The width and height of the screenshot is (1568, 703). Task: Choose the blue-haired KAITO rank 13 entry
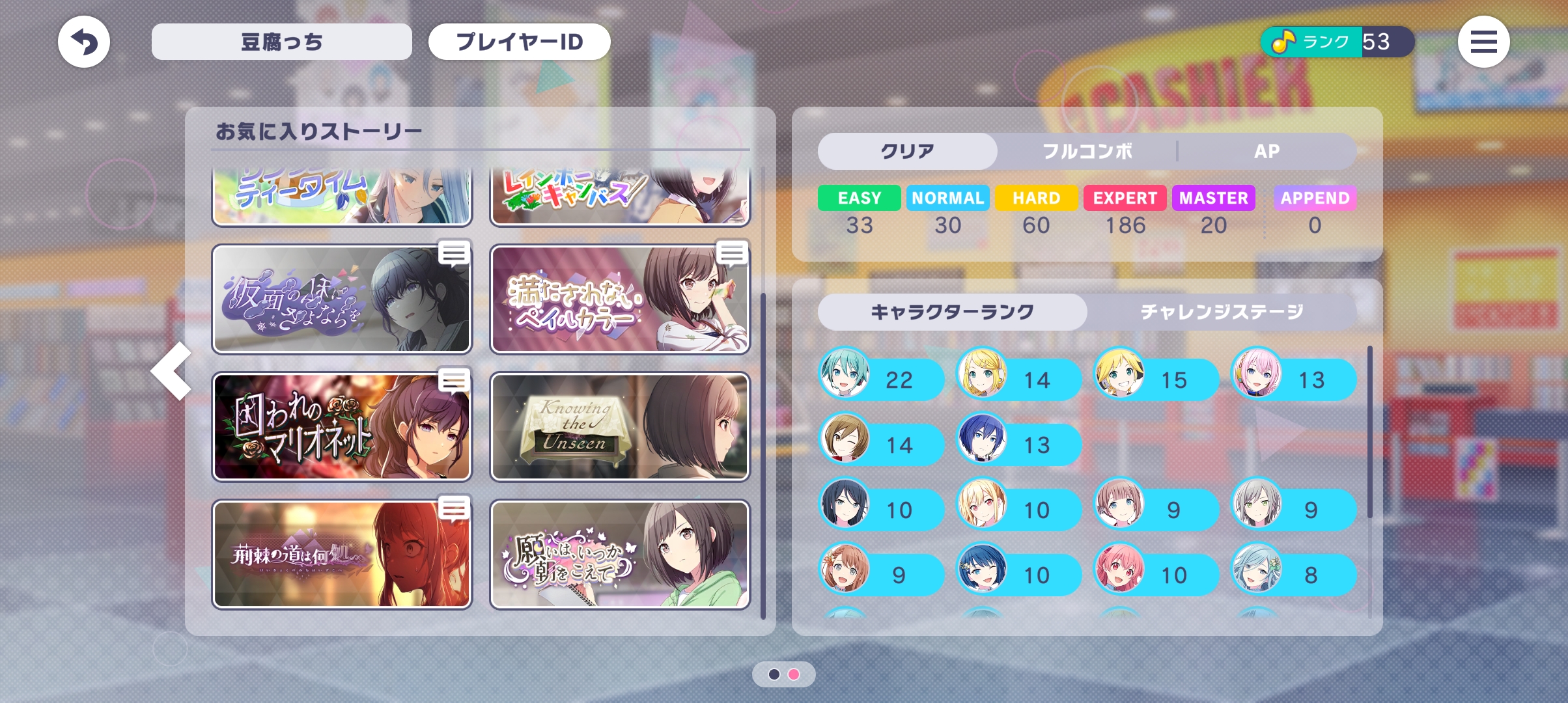point(1019,445)
